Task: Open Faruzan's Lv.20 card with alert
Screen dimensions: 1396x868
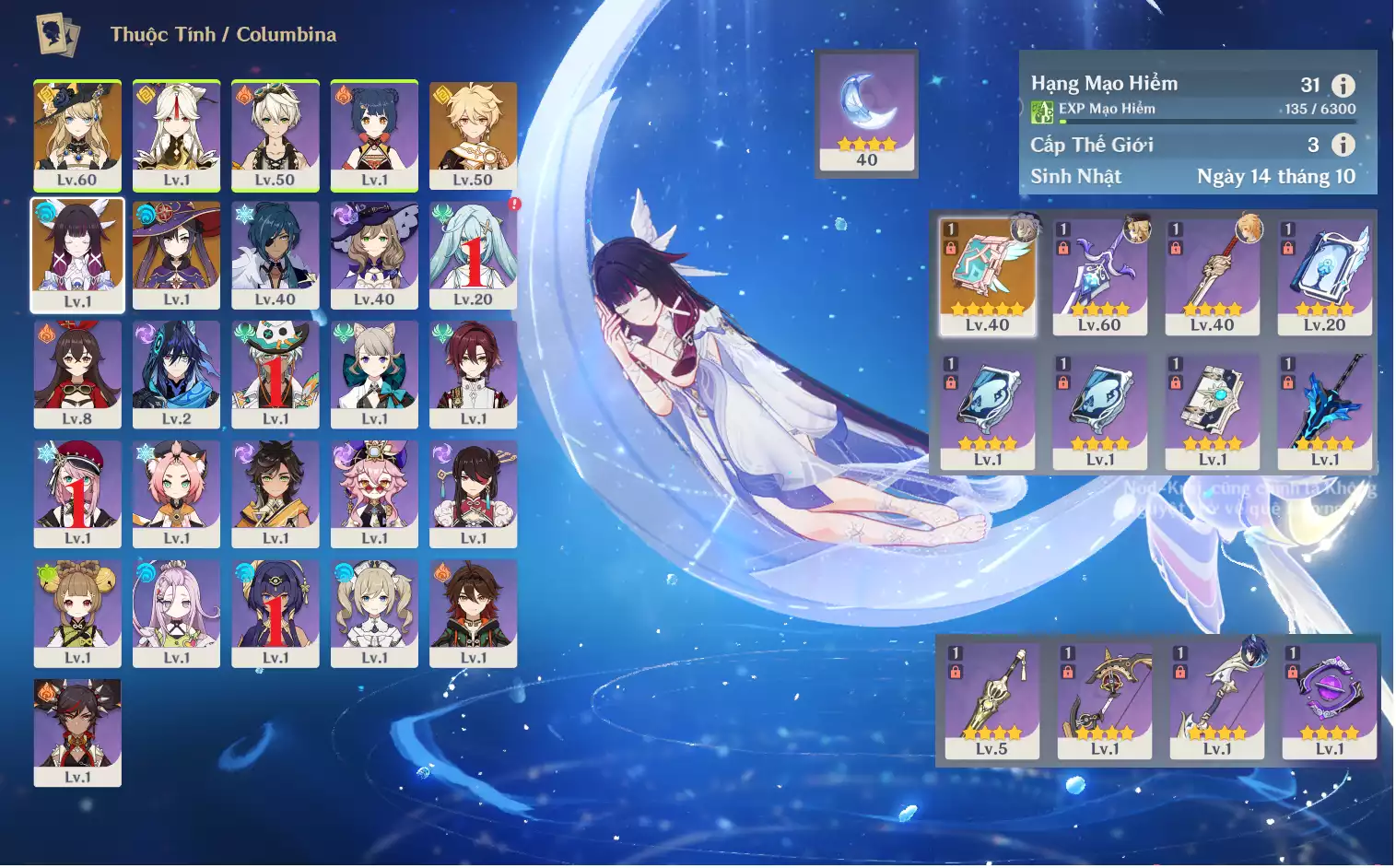Action: (473, 255)
